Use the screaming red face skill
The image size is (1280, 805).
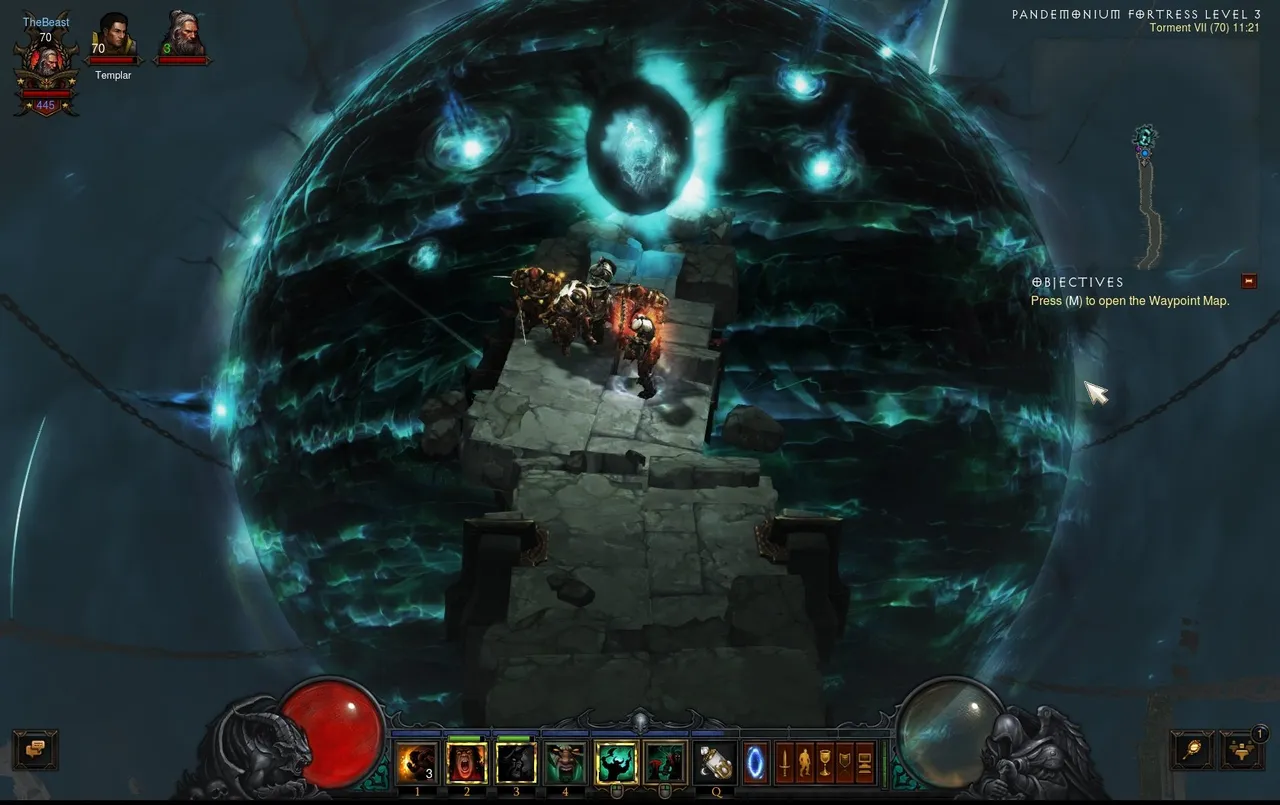tap(467, 763)
